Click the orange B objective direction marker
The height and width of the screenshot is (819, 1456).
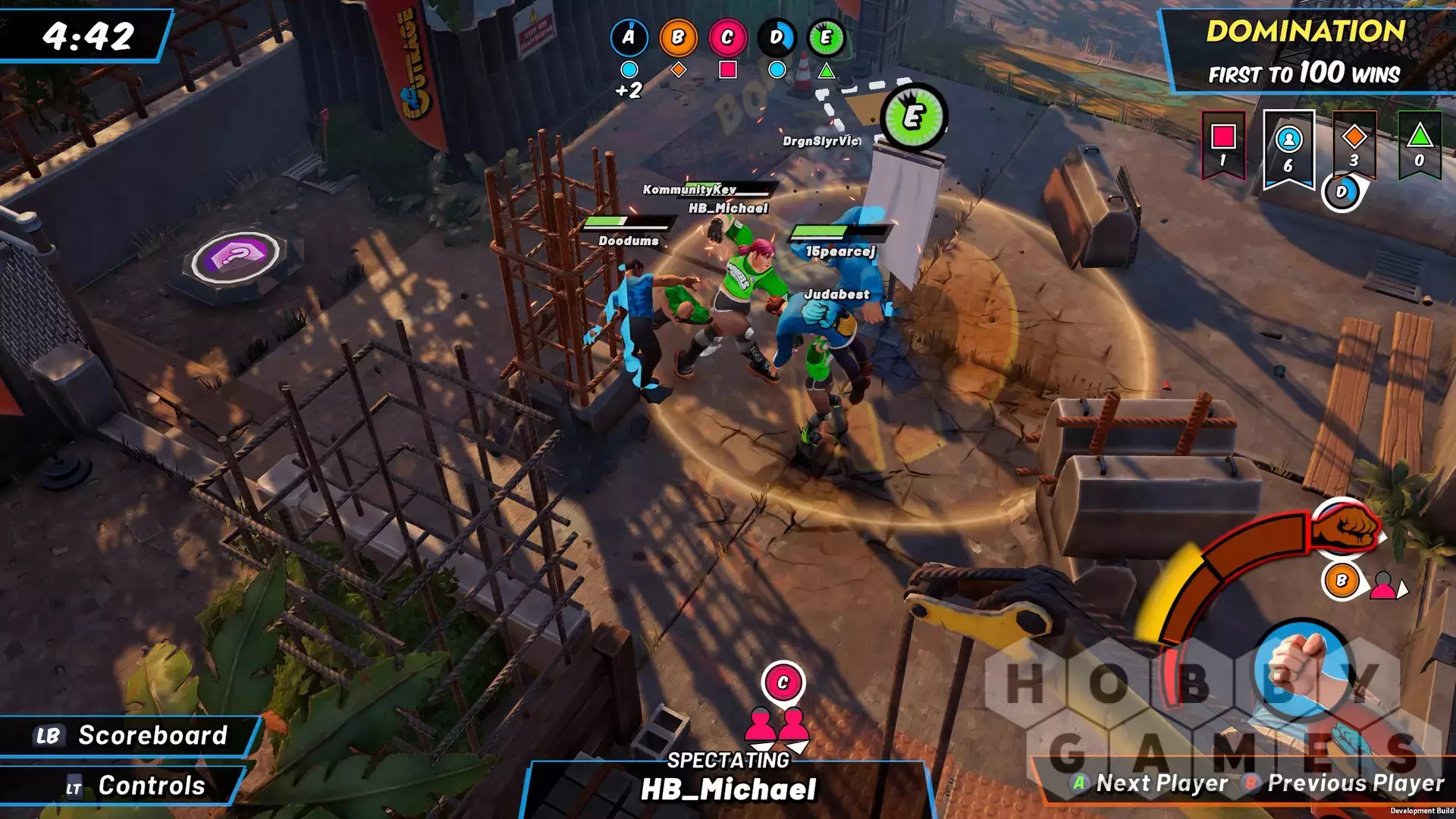pos(1341,581)
